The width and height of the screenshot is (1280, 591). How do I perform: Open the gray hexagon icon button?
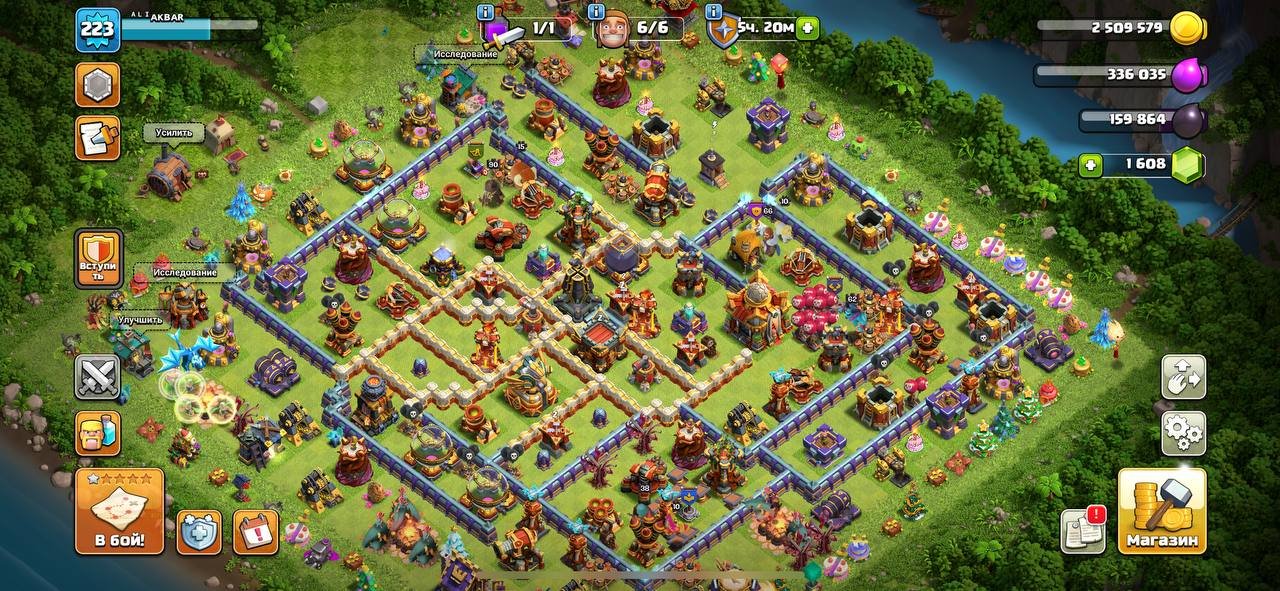pyautogui.click(x=98, y=85)
